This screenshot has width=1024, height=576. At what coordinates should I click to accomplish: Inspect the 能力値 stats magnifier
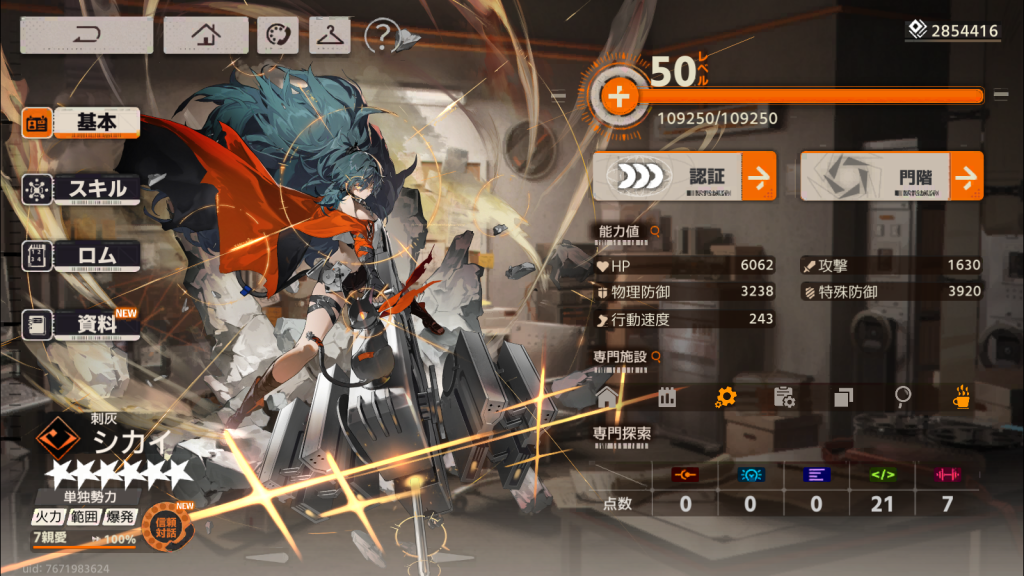[x=656, y=231]
